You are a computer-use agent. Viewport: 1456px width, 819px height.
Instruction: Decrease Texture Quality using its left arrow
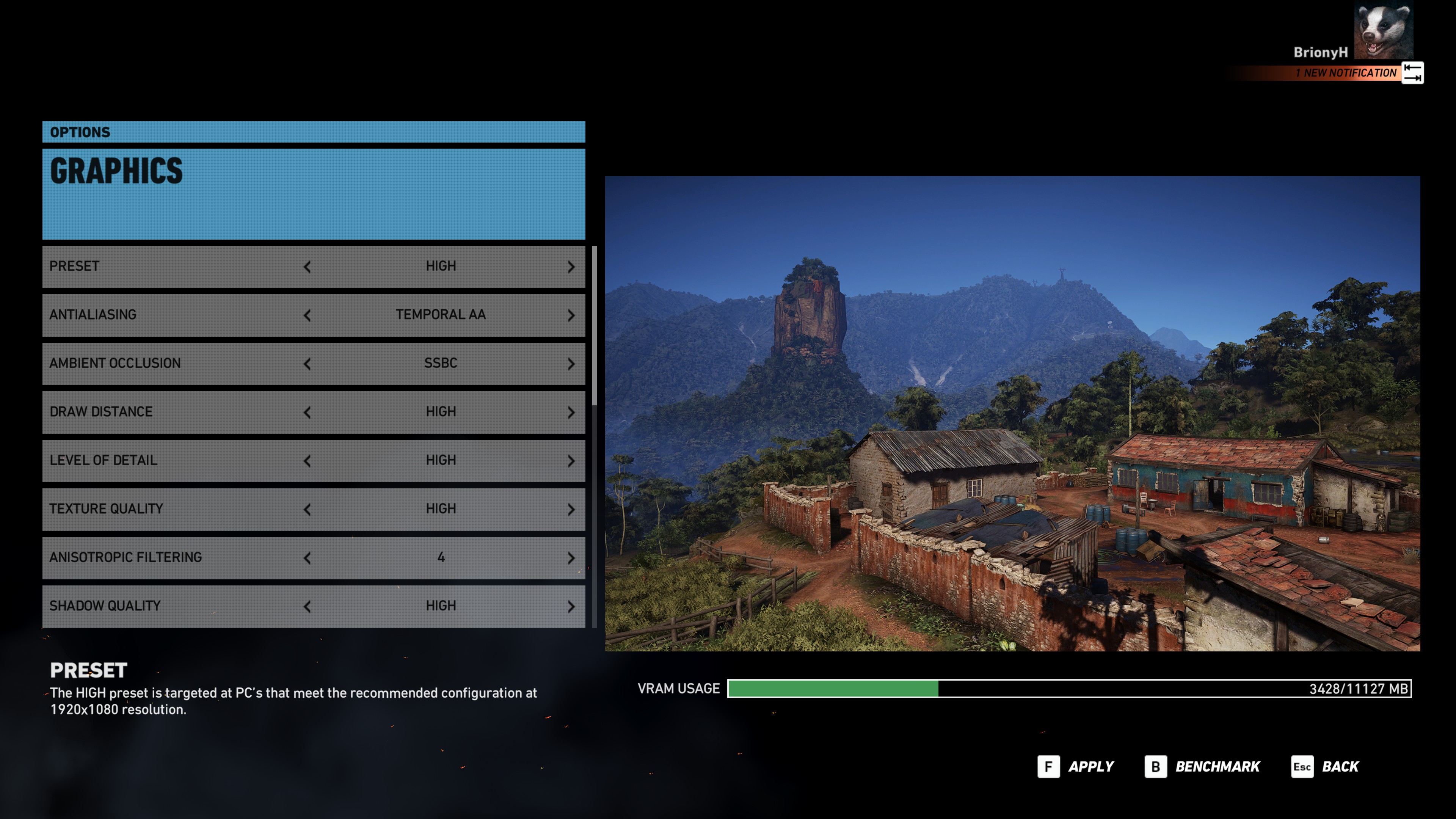[x=307, y=510]
